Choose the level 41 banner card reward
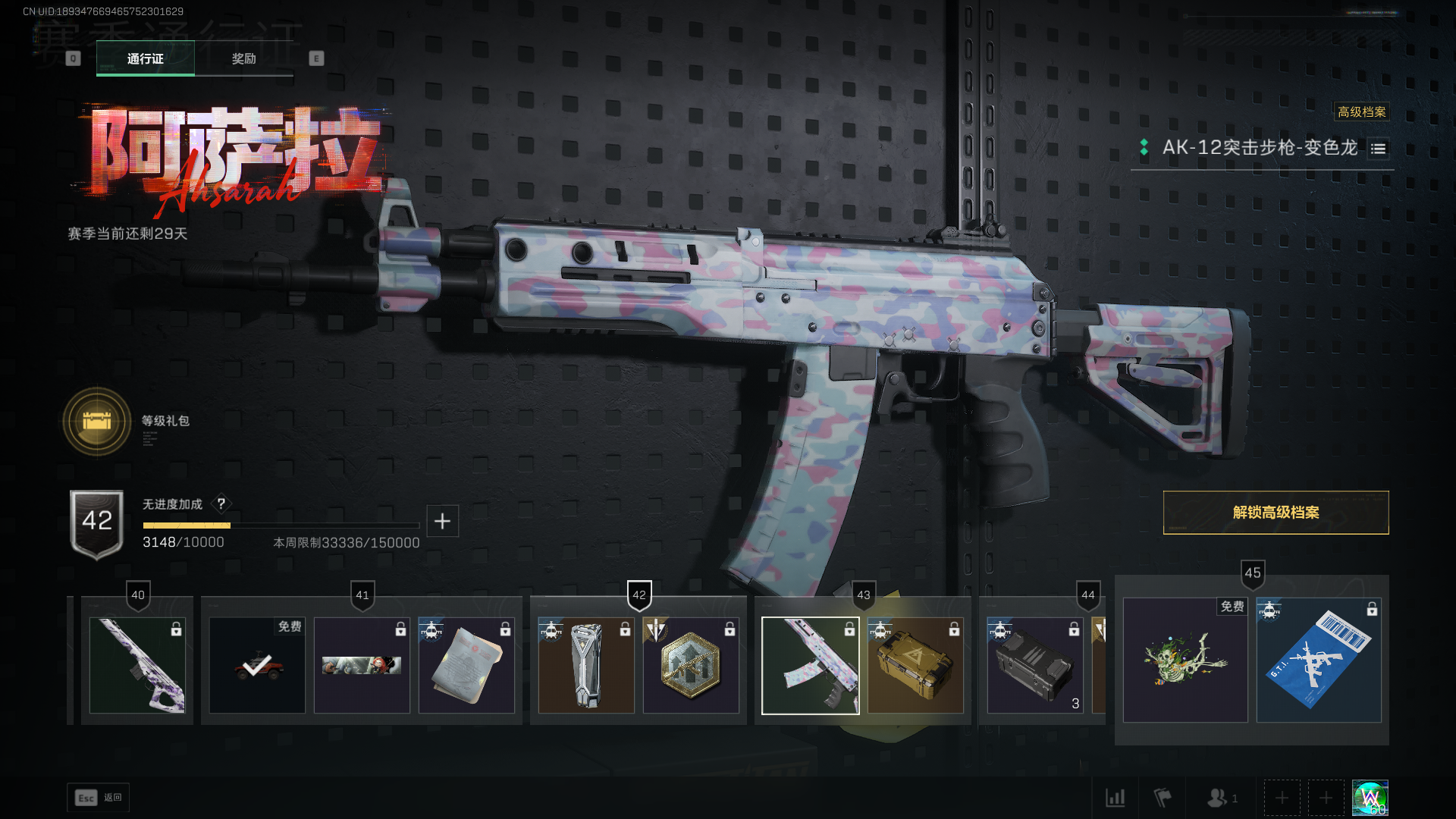The width and height of the screenshot is (1456, 819). click(362, 666)
